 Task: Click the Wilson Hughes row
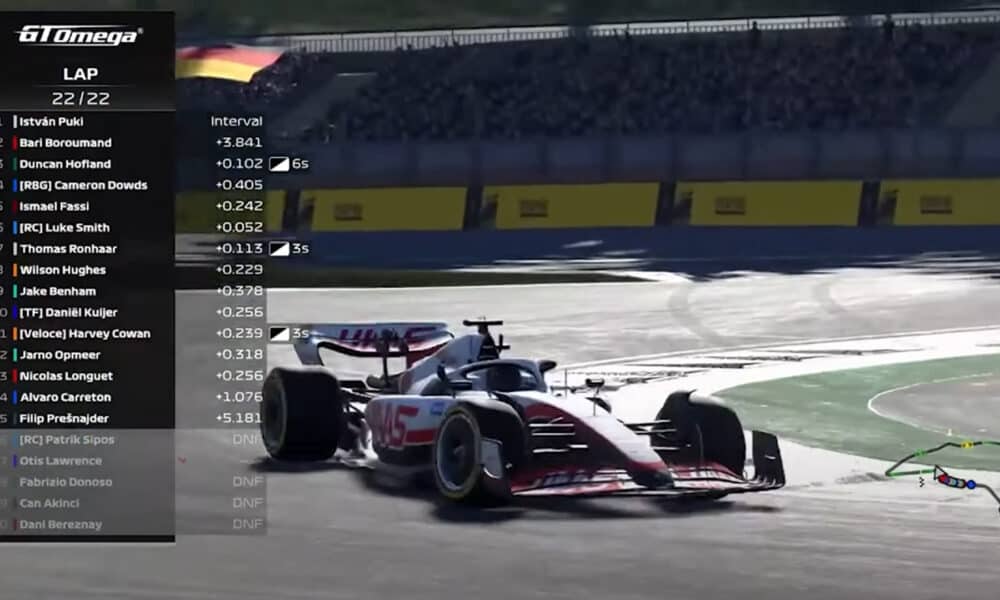[x=62, y=270]
